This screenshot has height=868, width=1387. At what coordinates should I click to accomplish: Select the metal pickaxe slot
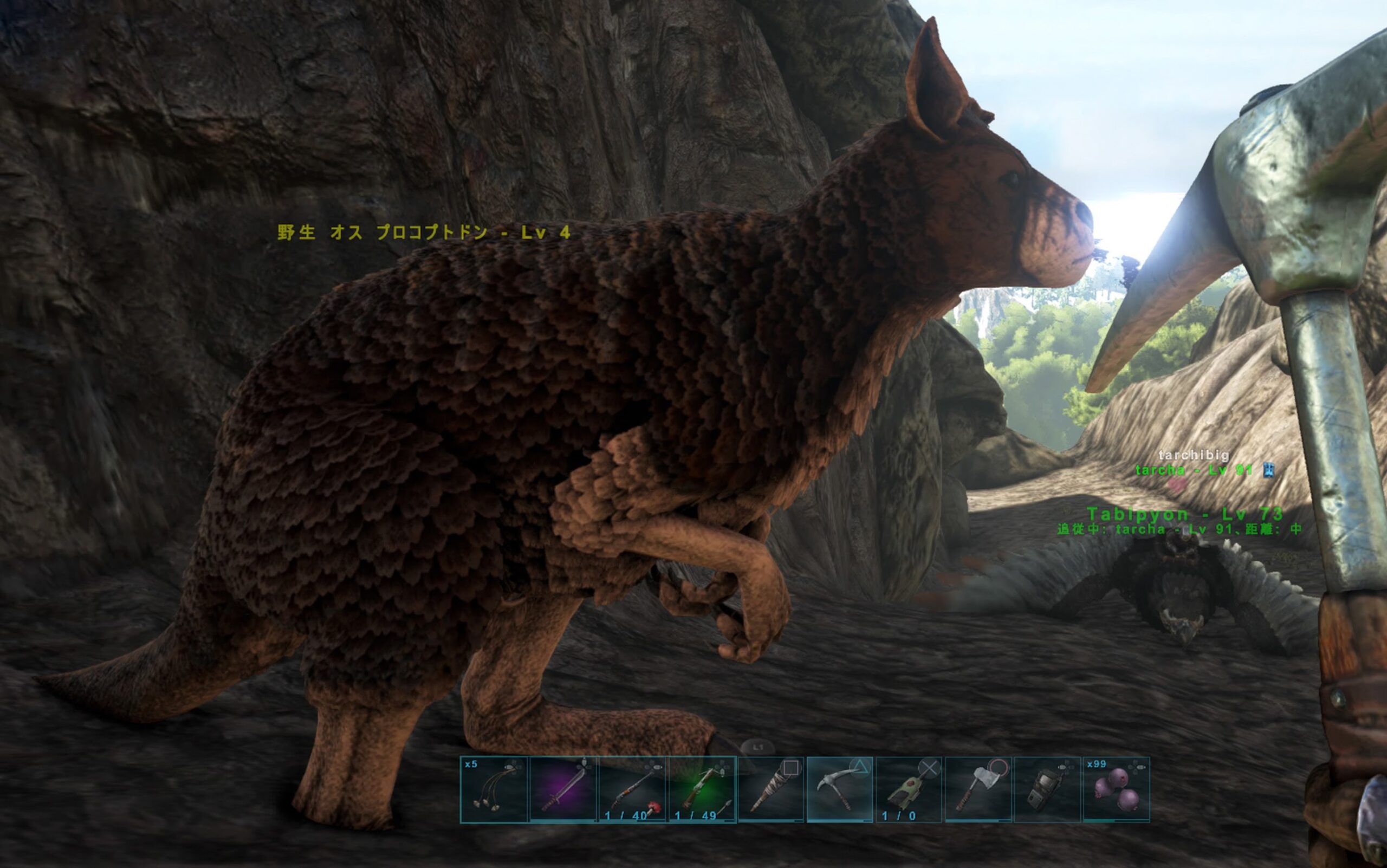coord(840,789)
